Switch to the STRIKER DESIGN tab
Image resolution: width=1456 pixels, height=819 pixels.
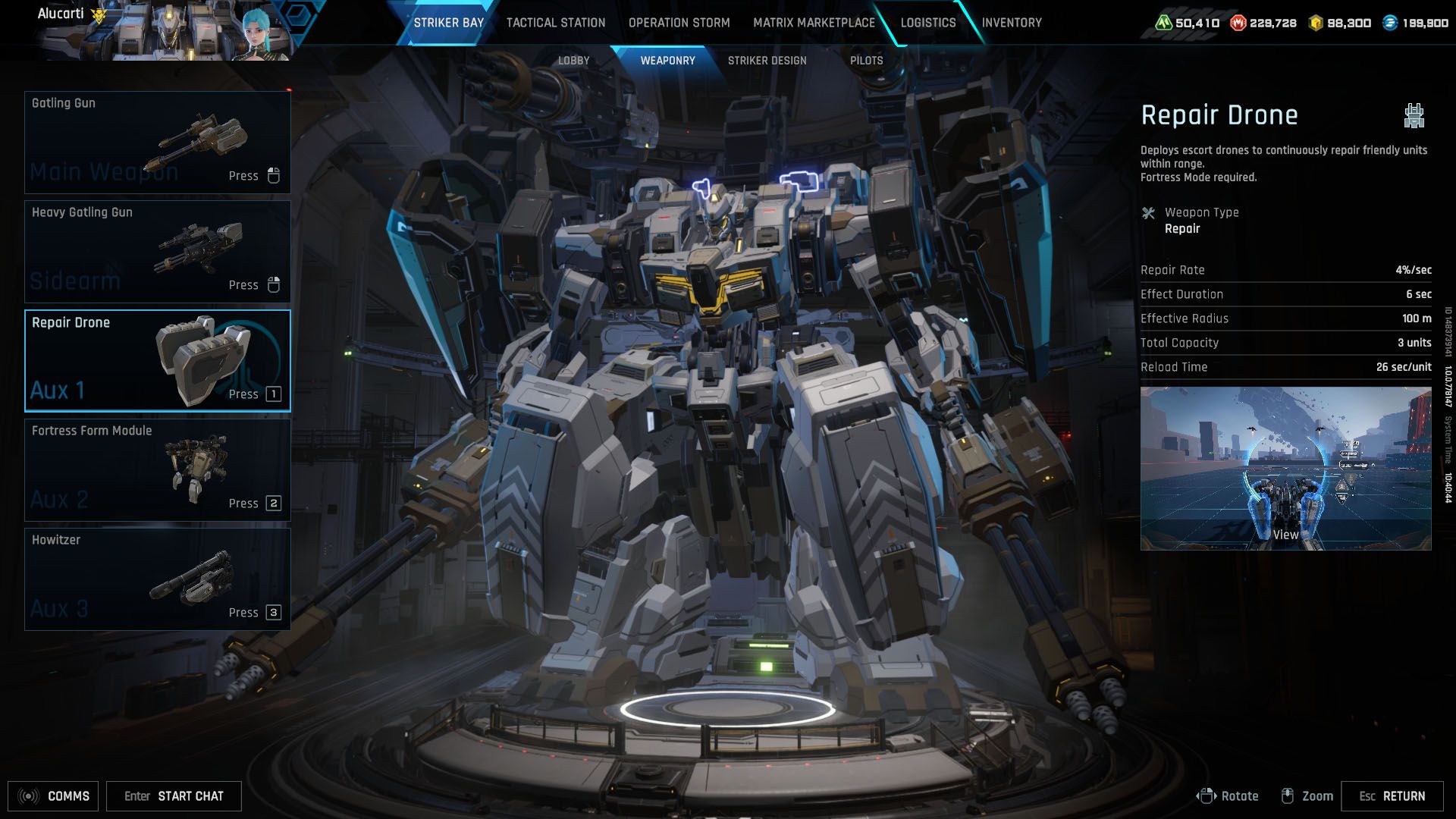[767, 61]
